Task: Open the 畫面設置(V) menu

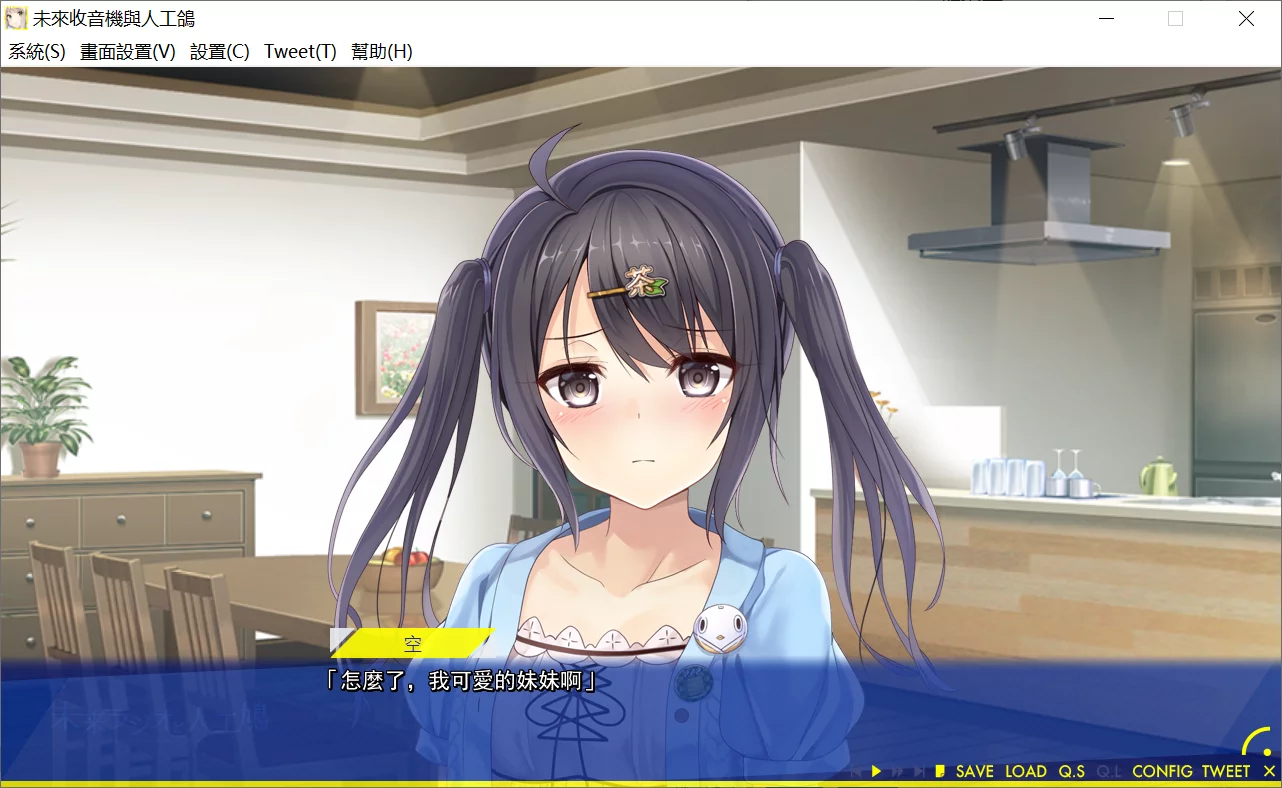Action: pos(127,52)
